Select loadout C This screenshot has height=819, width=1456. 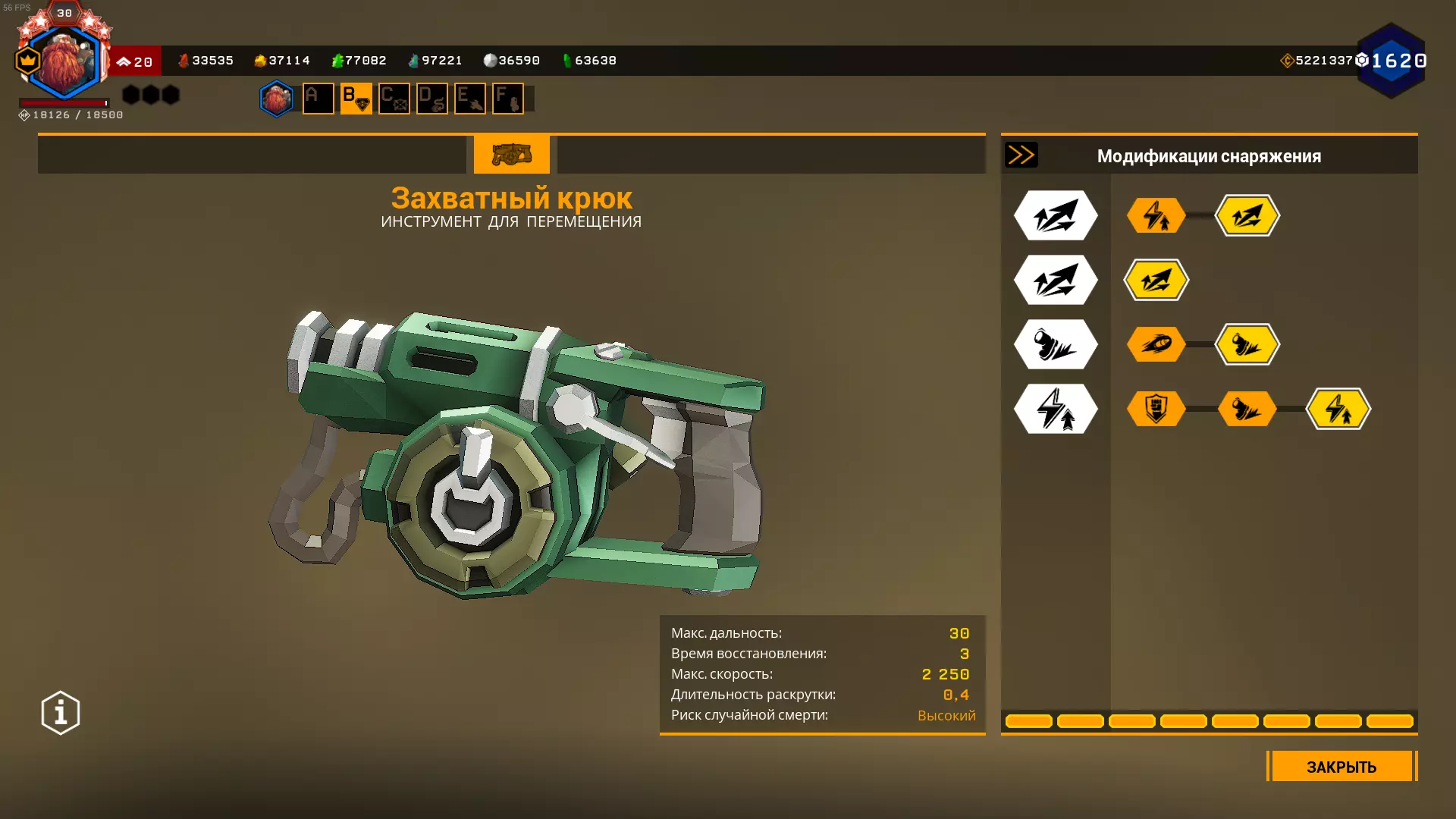point(394,99)
